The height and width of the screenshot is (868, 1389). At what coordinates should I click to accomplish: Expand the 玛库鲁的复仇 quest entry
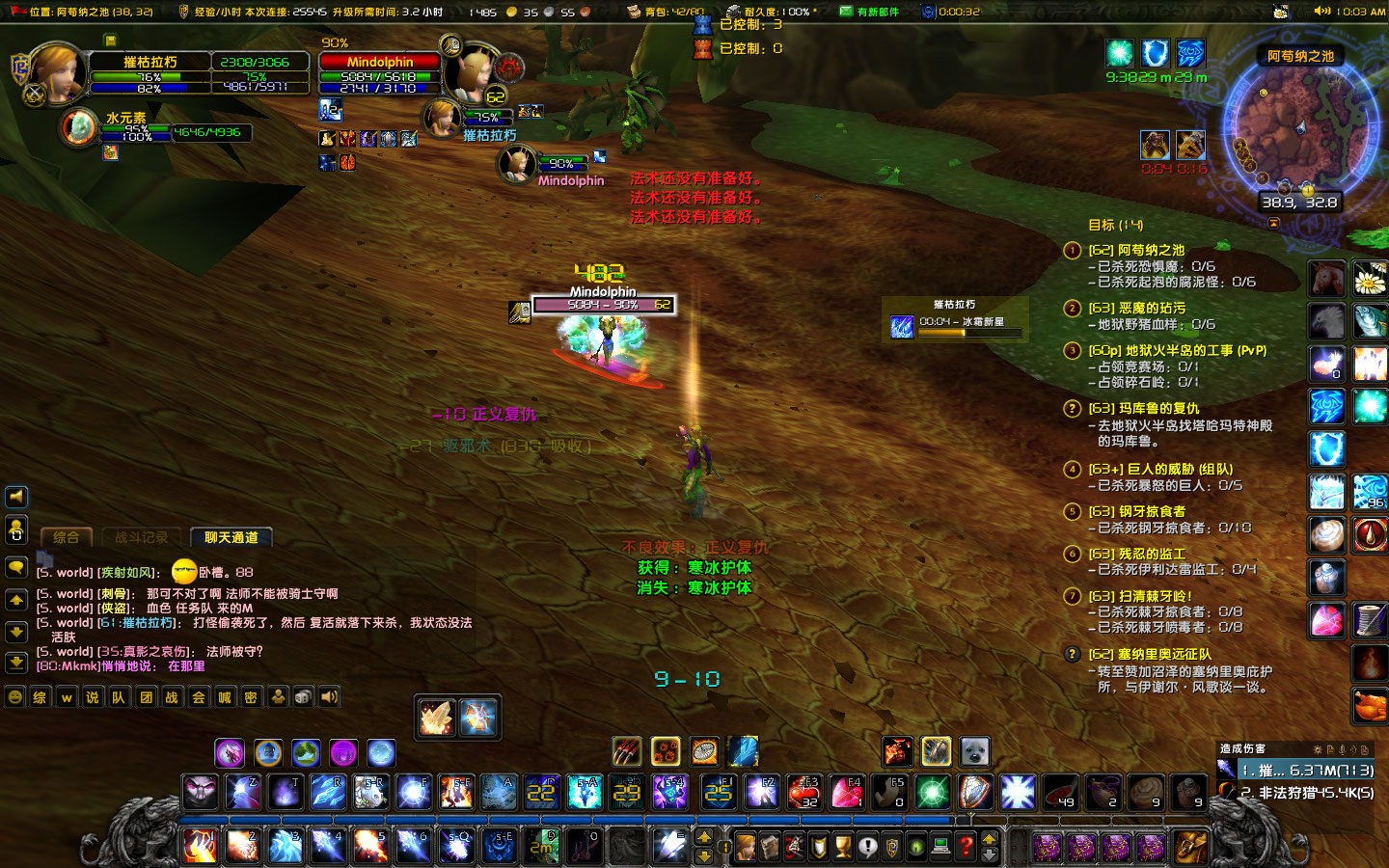pyautogui.click(x=1073, y=408)
